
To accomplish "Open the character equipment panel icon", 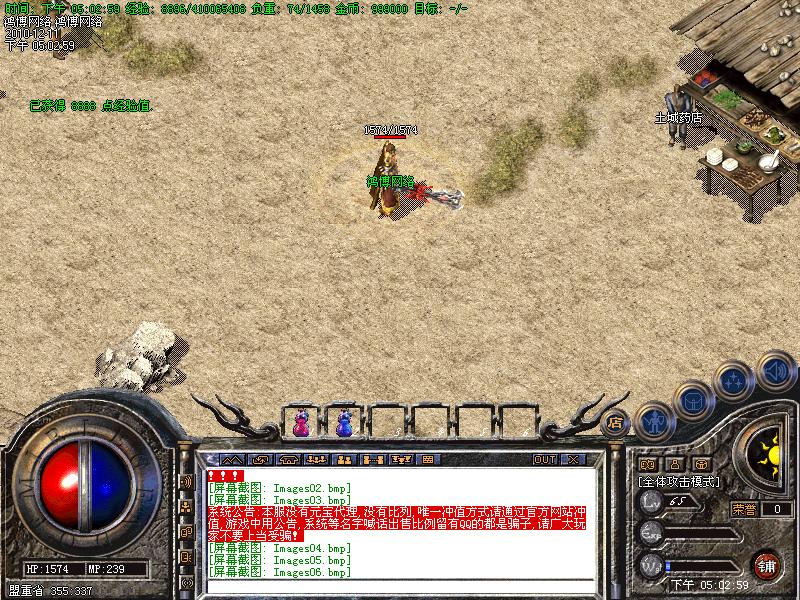I will 653,422.
